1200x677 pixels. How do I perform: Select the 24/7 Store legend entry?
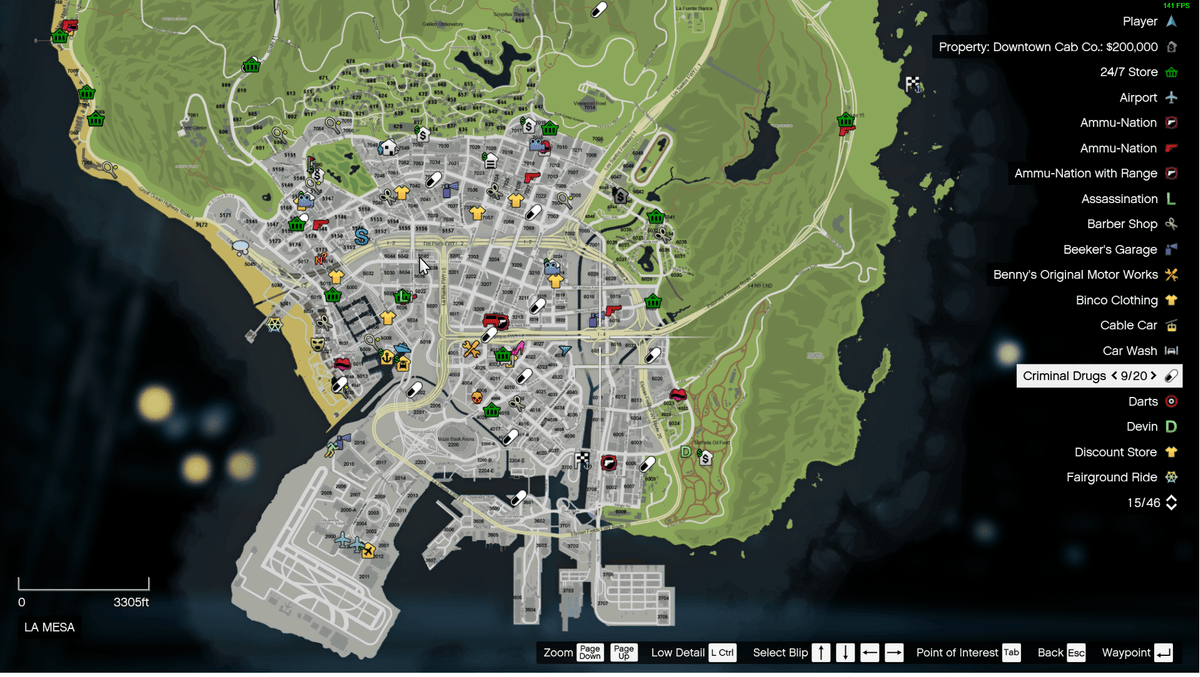point(1129,72)
